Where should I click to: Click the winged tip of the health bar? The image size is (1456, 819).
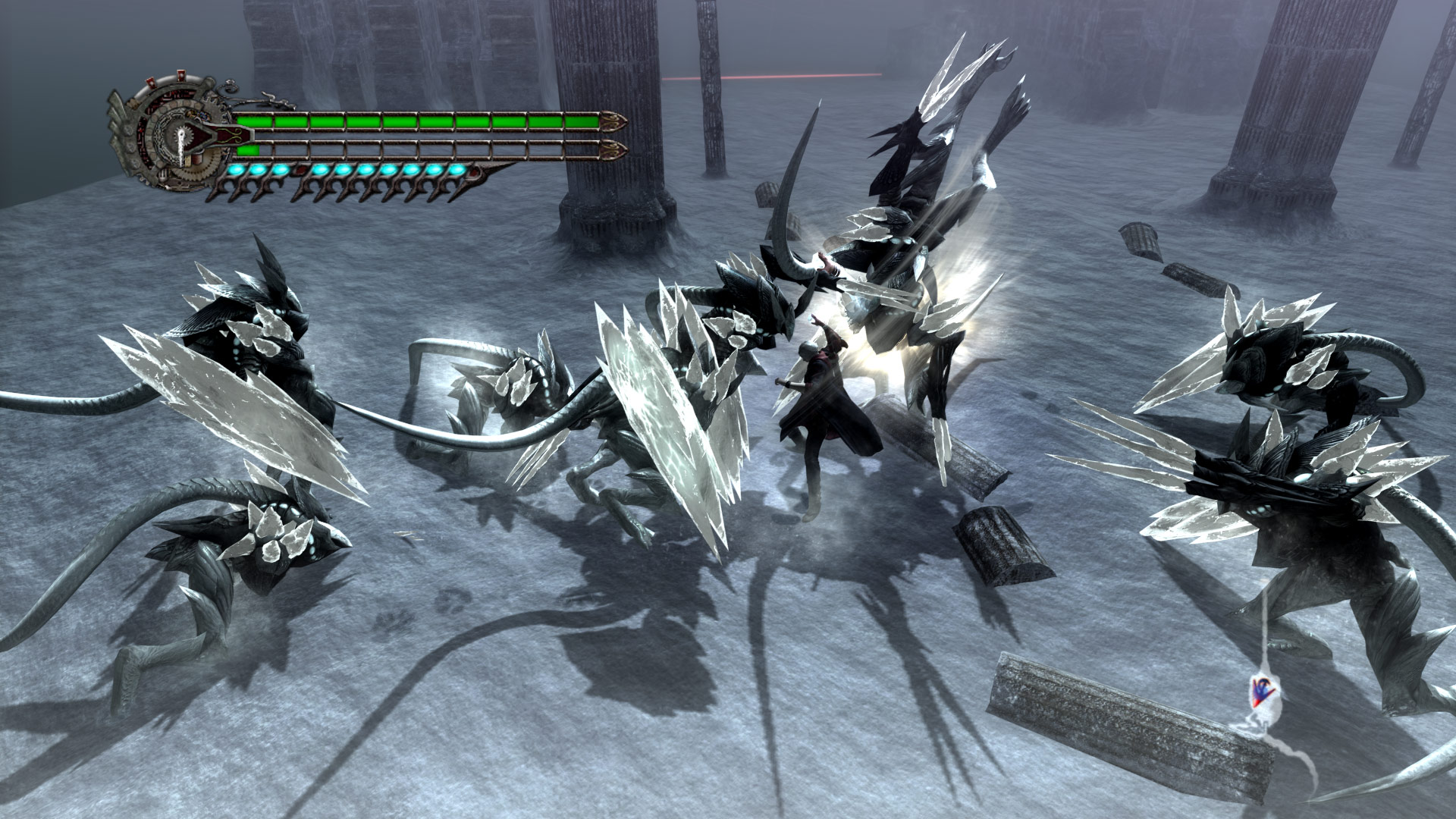click(613, 120)
